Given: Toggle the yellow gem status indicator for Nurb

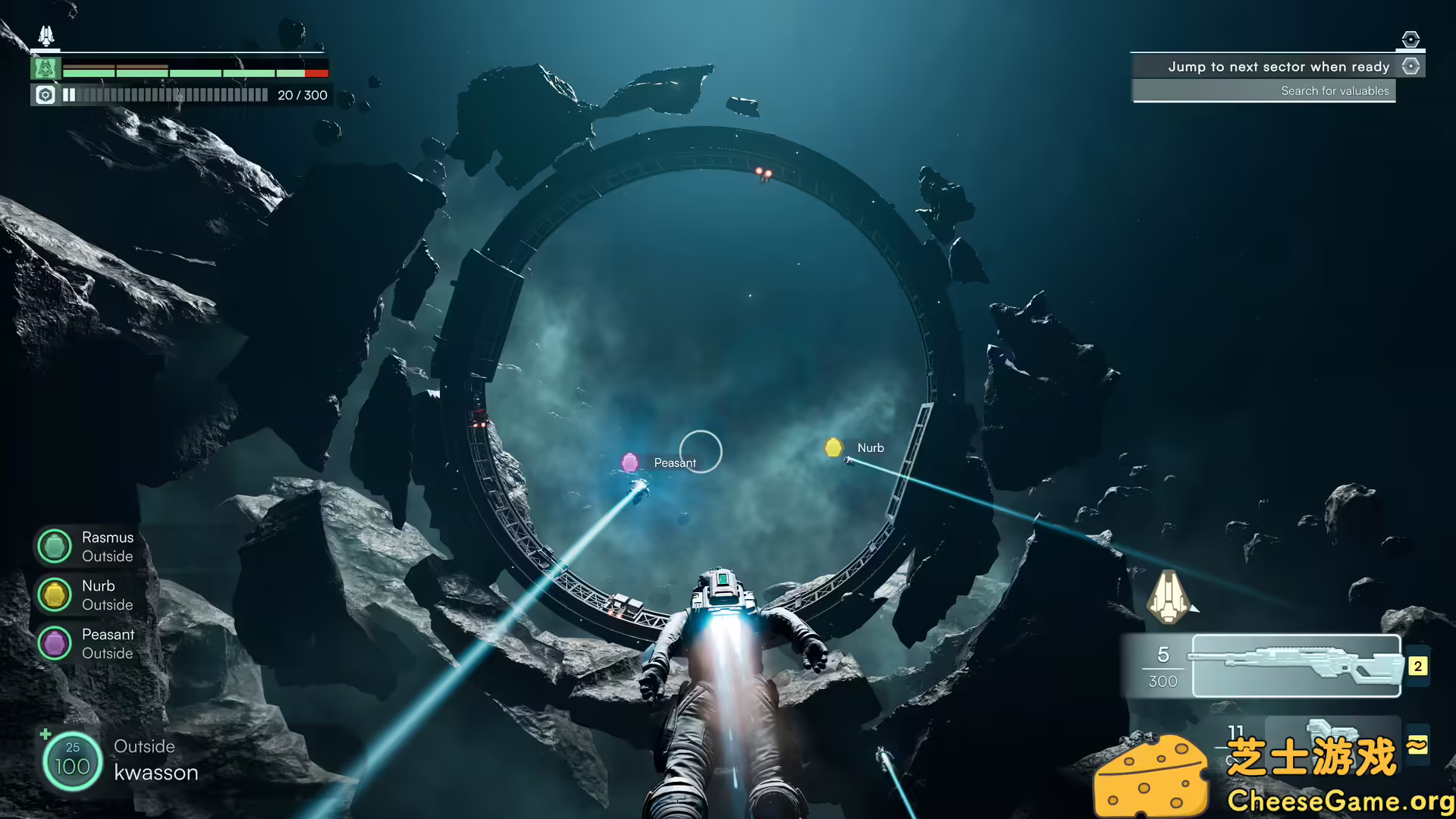Looking at the screenshot, I should (x=54, y=594).
